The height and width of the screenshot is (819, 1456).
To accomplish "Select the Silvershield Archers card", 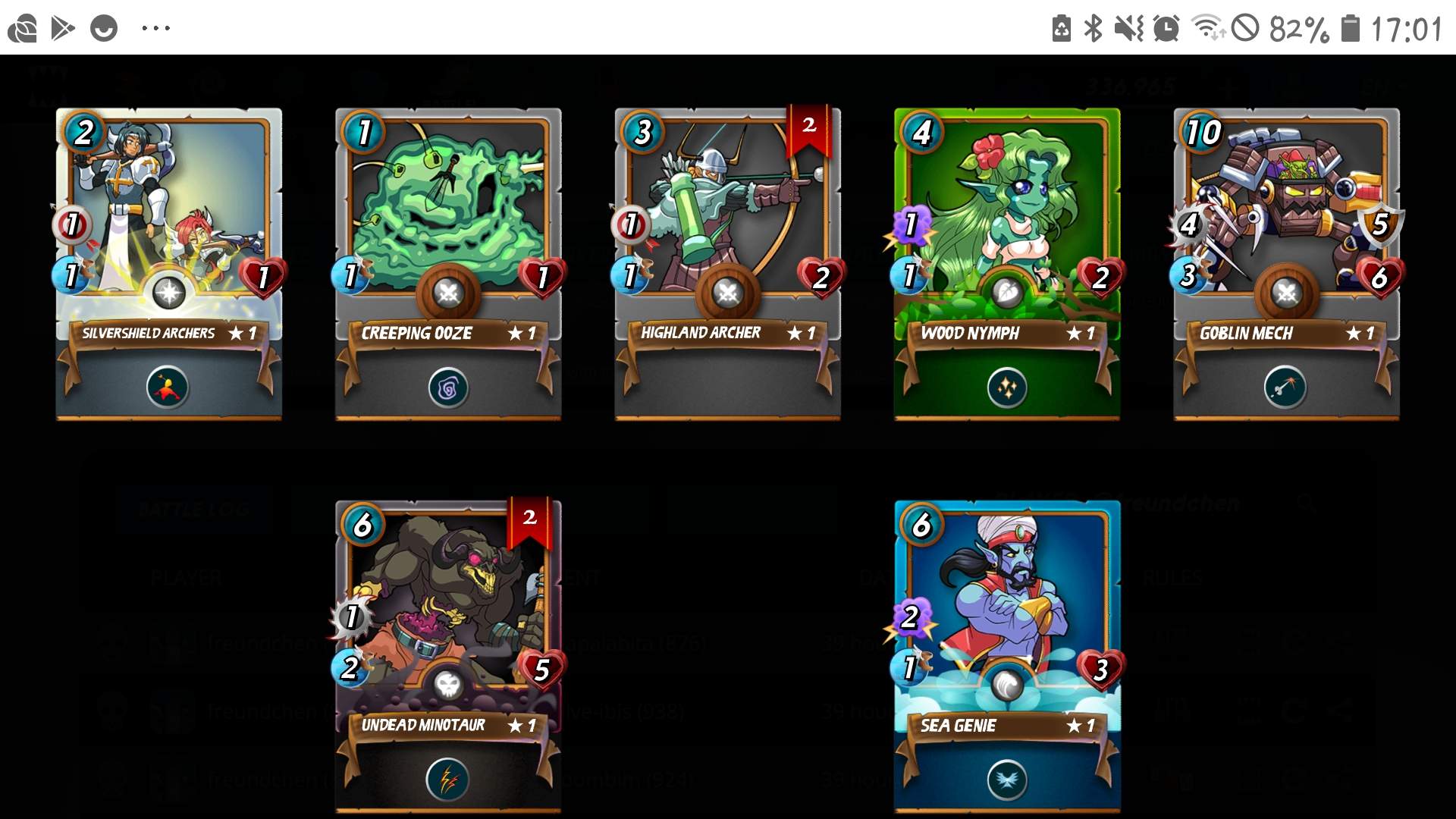I will coord(168,227).
